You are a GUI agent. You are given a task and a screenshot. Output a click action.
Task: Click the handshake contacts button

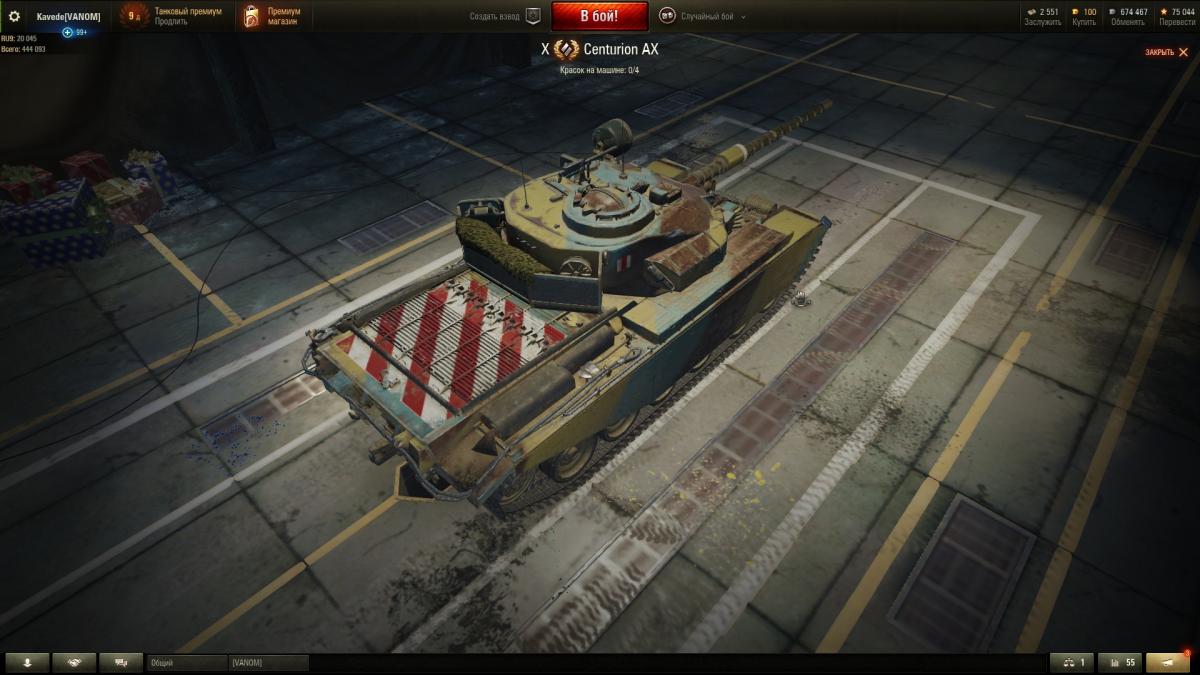point(74,663)
